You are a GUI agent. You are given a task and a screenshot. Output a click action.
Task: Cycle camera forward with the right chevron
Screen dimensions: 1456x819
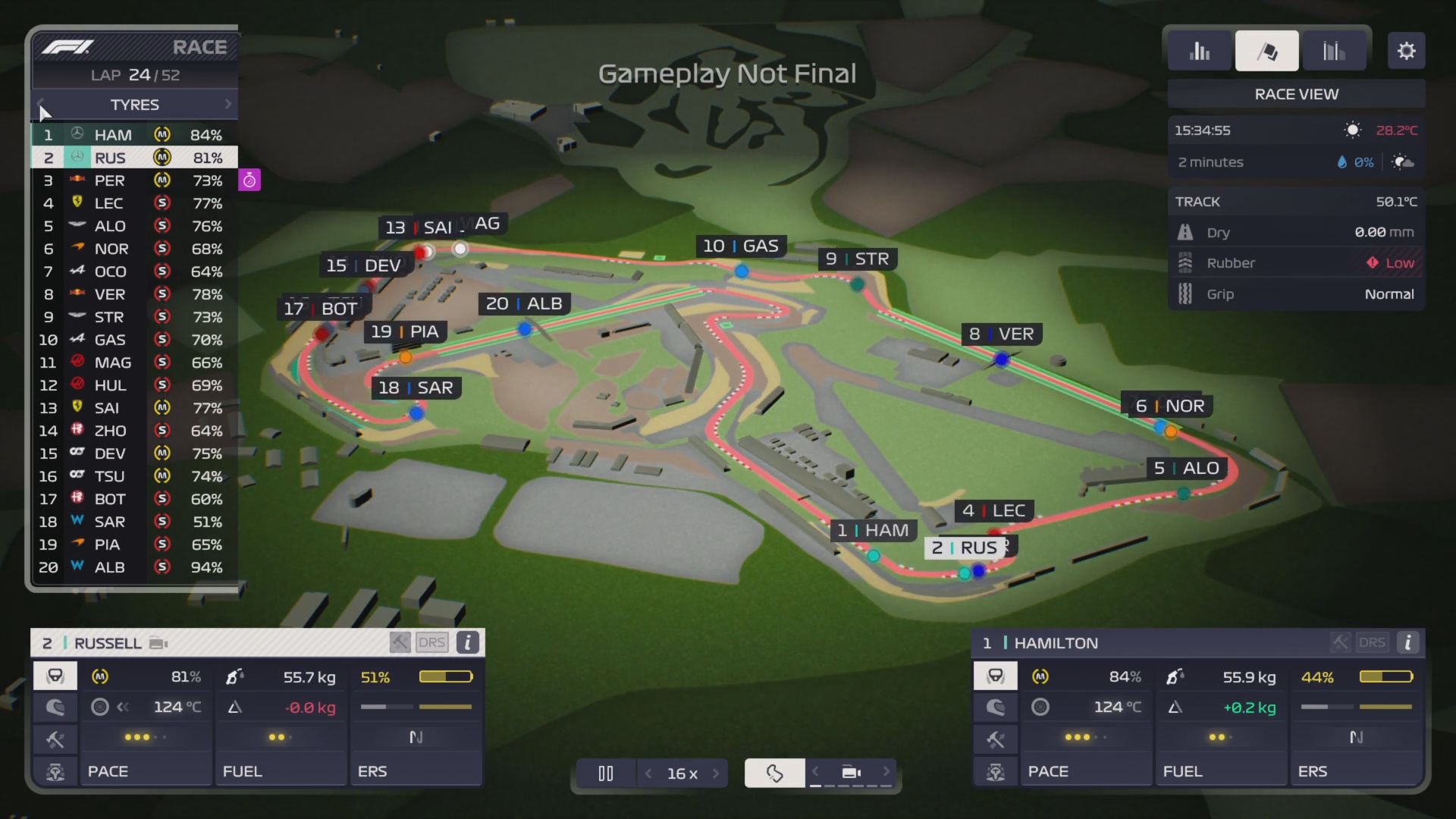click(887, 773)
